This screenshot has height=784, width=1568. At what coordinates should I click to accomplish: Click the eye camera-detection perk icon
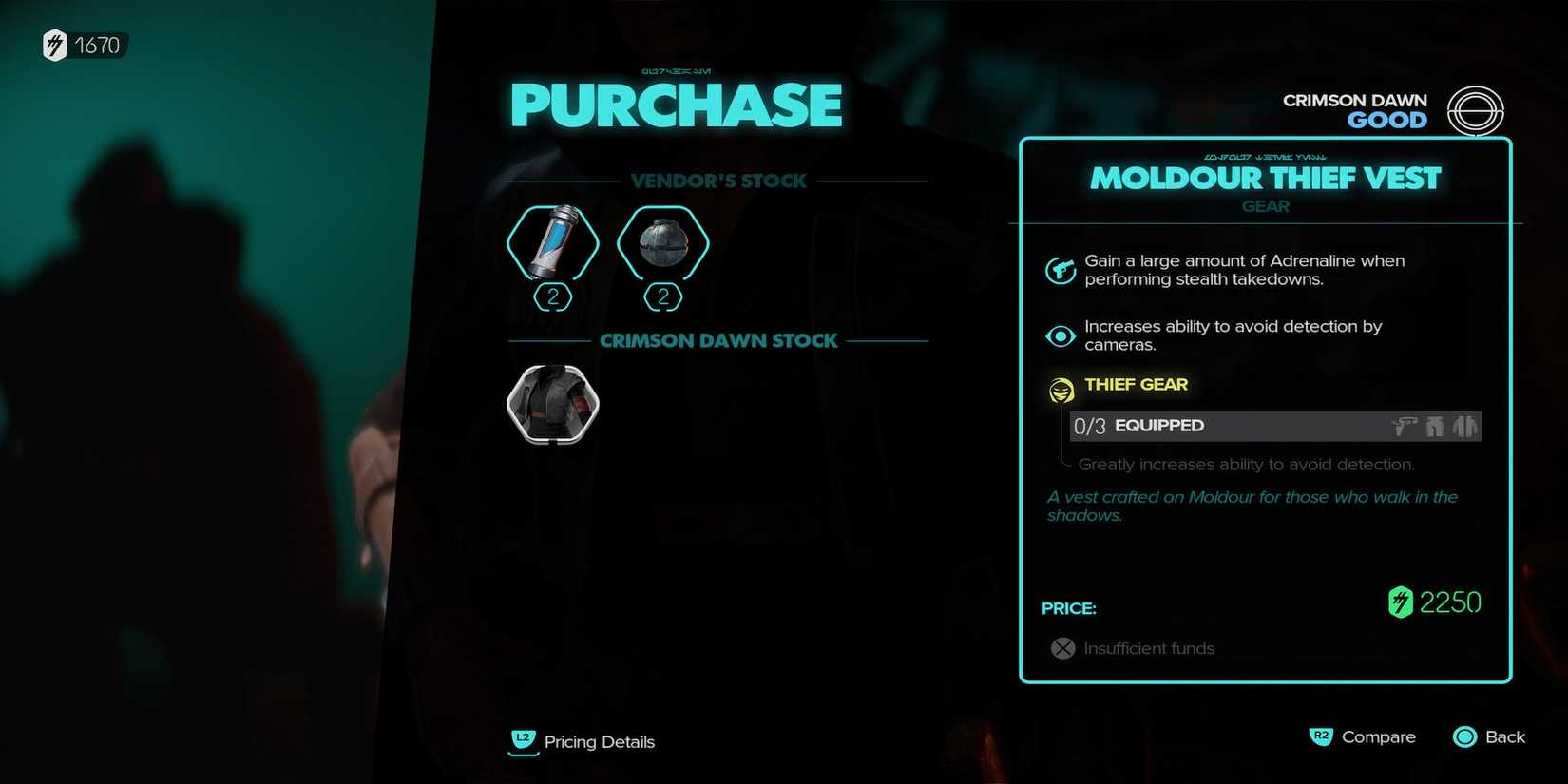1061,335
